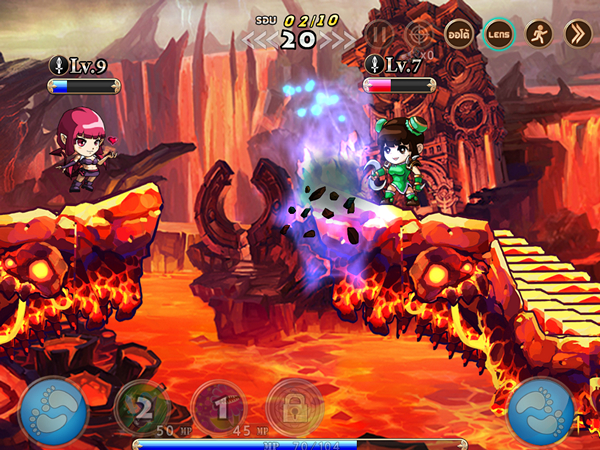Screen dimensions: 600x450
Task: Activate the LENS button
Action: click(x=499, y=34)
